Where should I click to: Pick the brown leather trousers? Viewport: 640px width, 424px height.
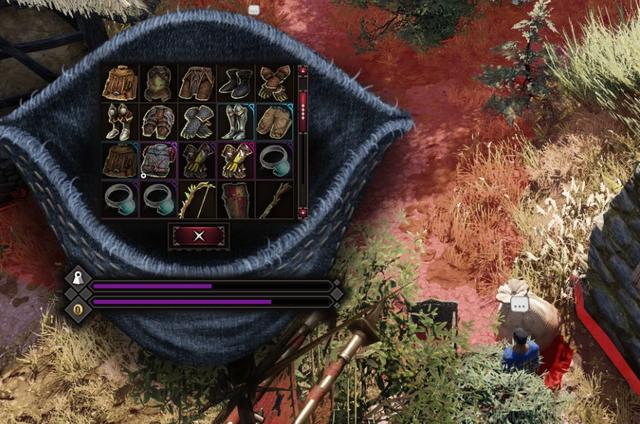click(x=197, y=83)
